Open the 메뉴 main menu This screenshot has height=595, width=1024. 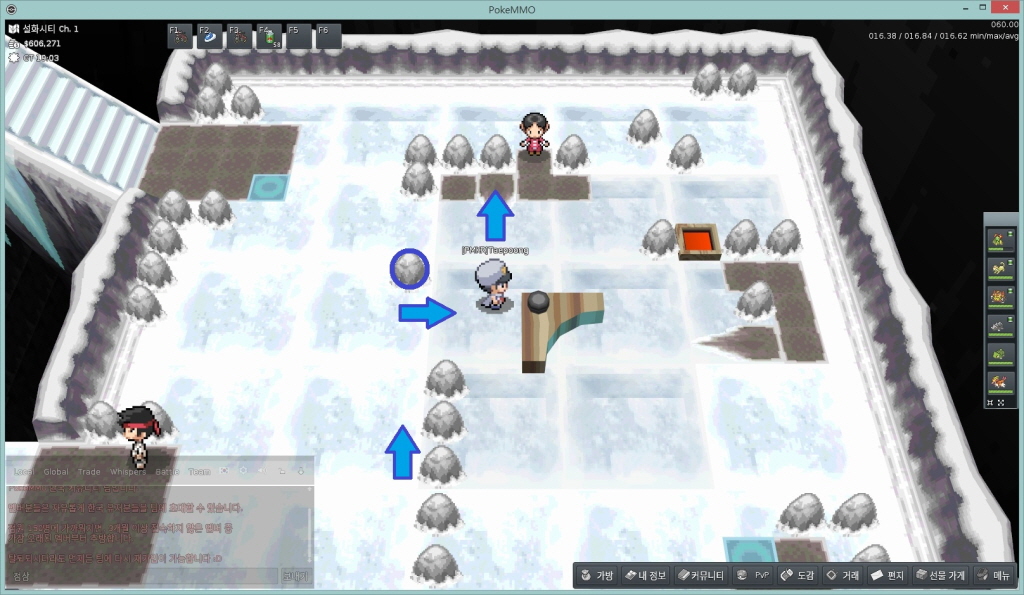994,575
